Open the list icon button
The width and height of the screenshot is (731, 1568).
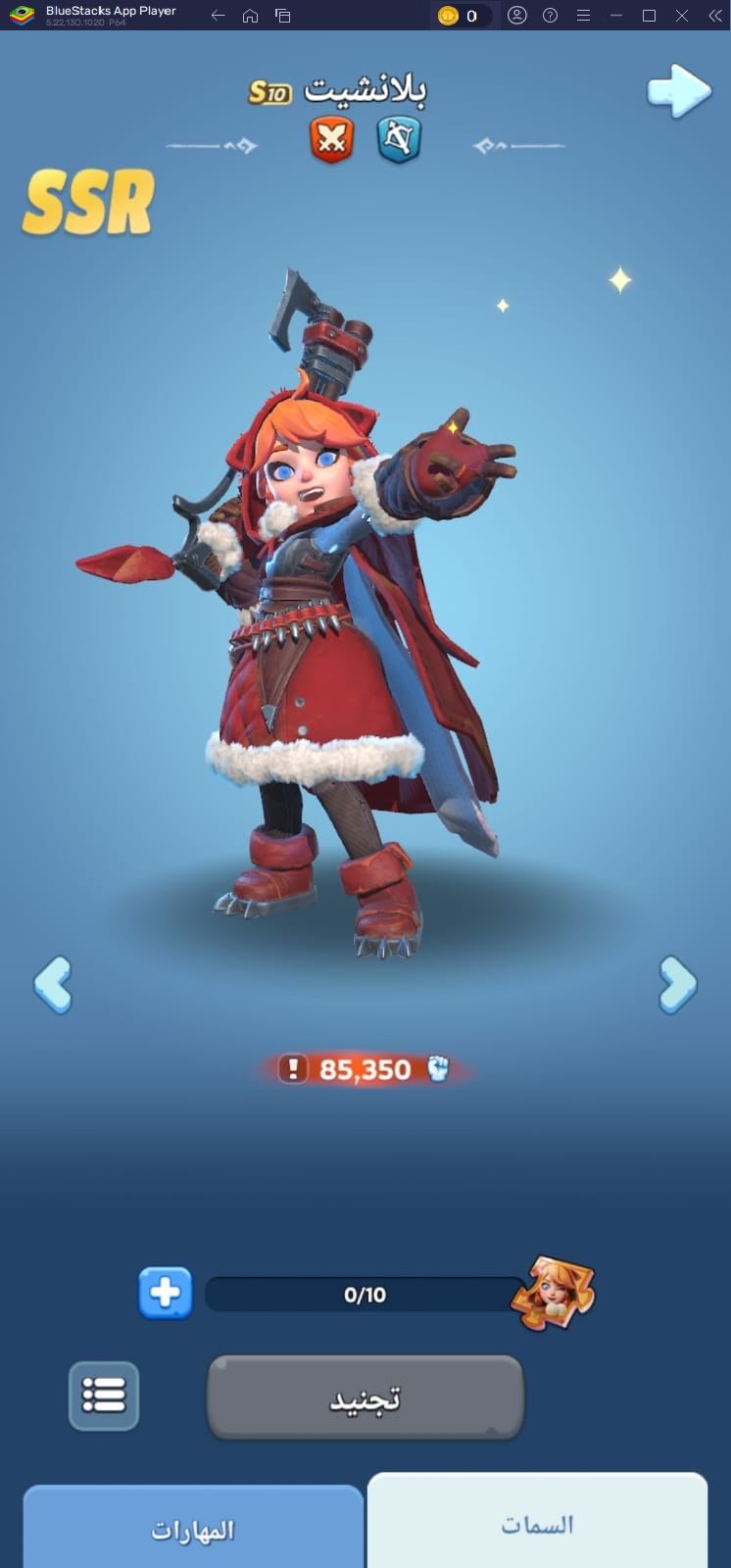click(x=104, y=1396)
